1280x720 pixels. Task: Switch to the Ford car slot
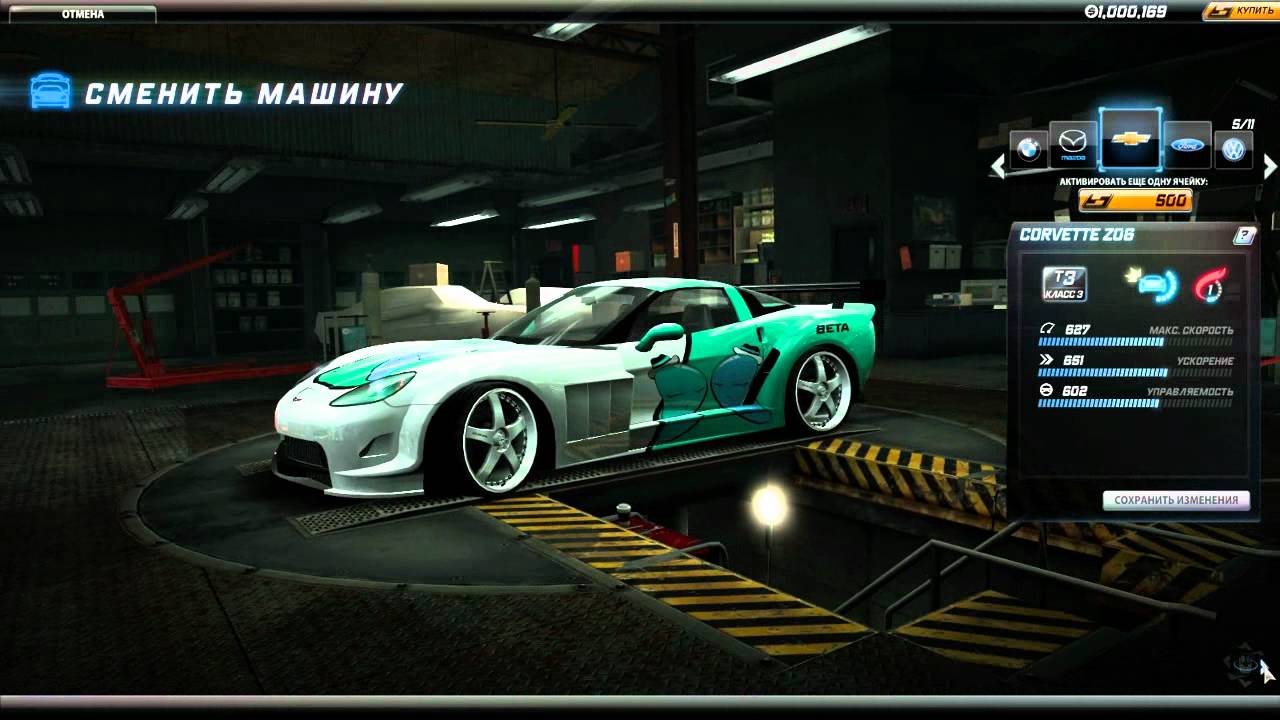(1187, 146)
